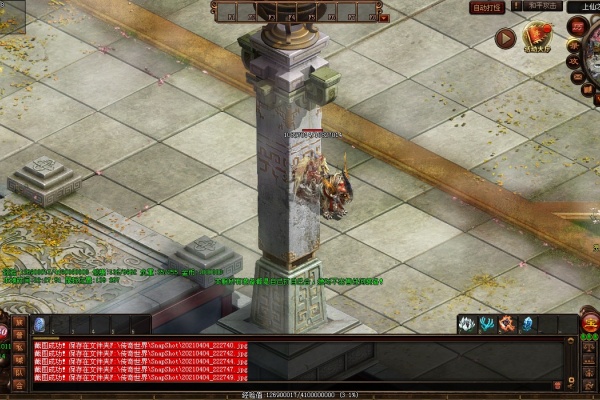Screen dimensions: 600x400
Task: Select the blue gem hotbar slot
Action: pyautogui.click(x=40, y=324)
